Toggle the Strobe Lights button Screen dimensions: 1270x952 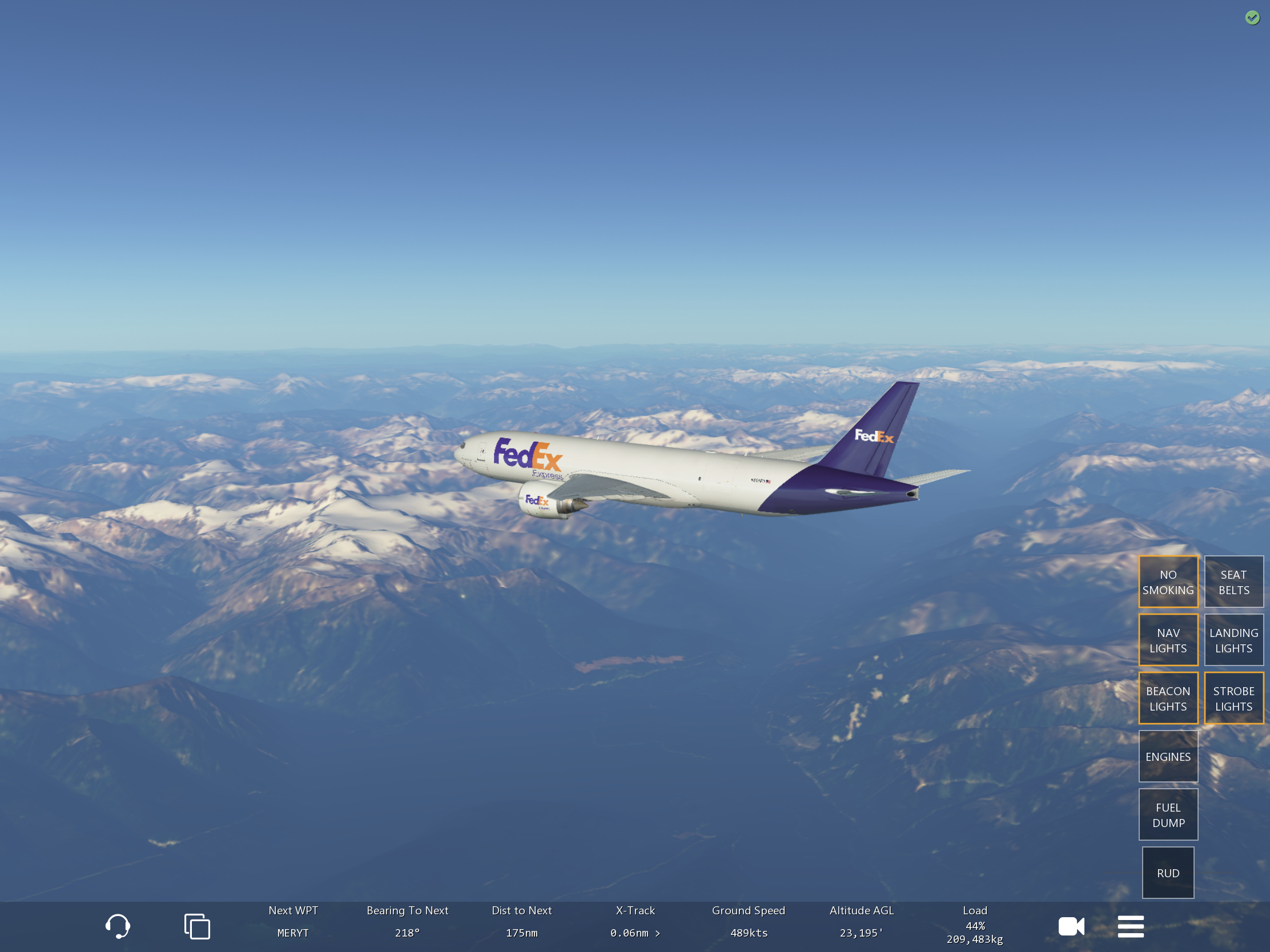1233,699
